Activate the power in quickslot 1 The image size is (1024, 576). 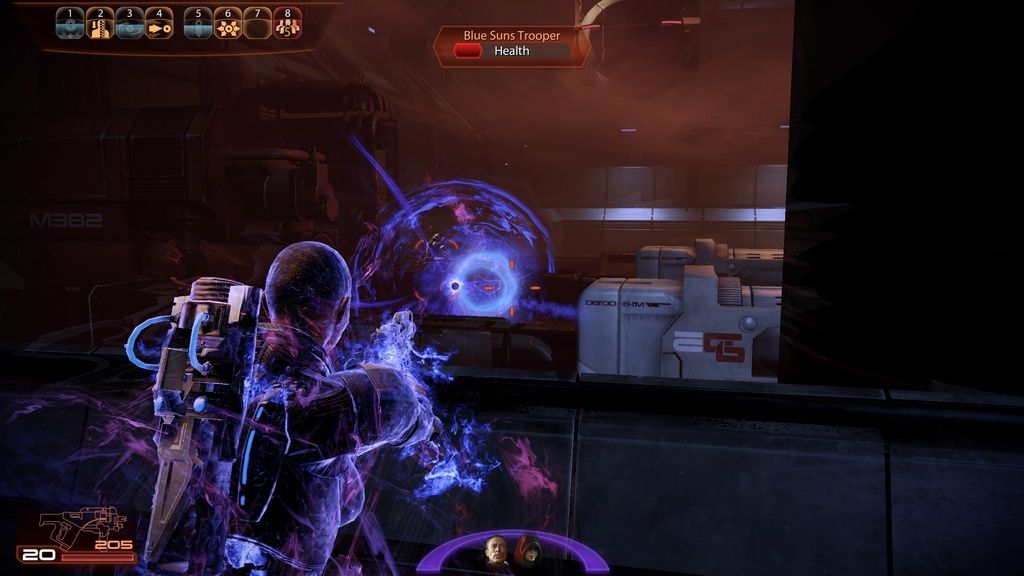click(70, 24)
